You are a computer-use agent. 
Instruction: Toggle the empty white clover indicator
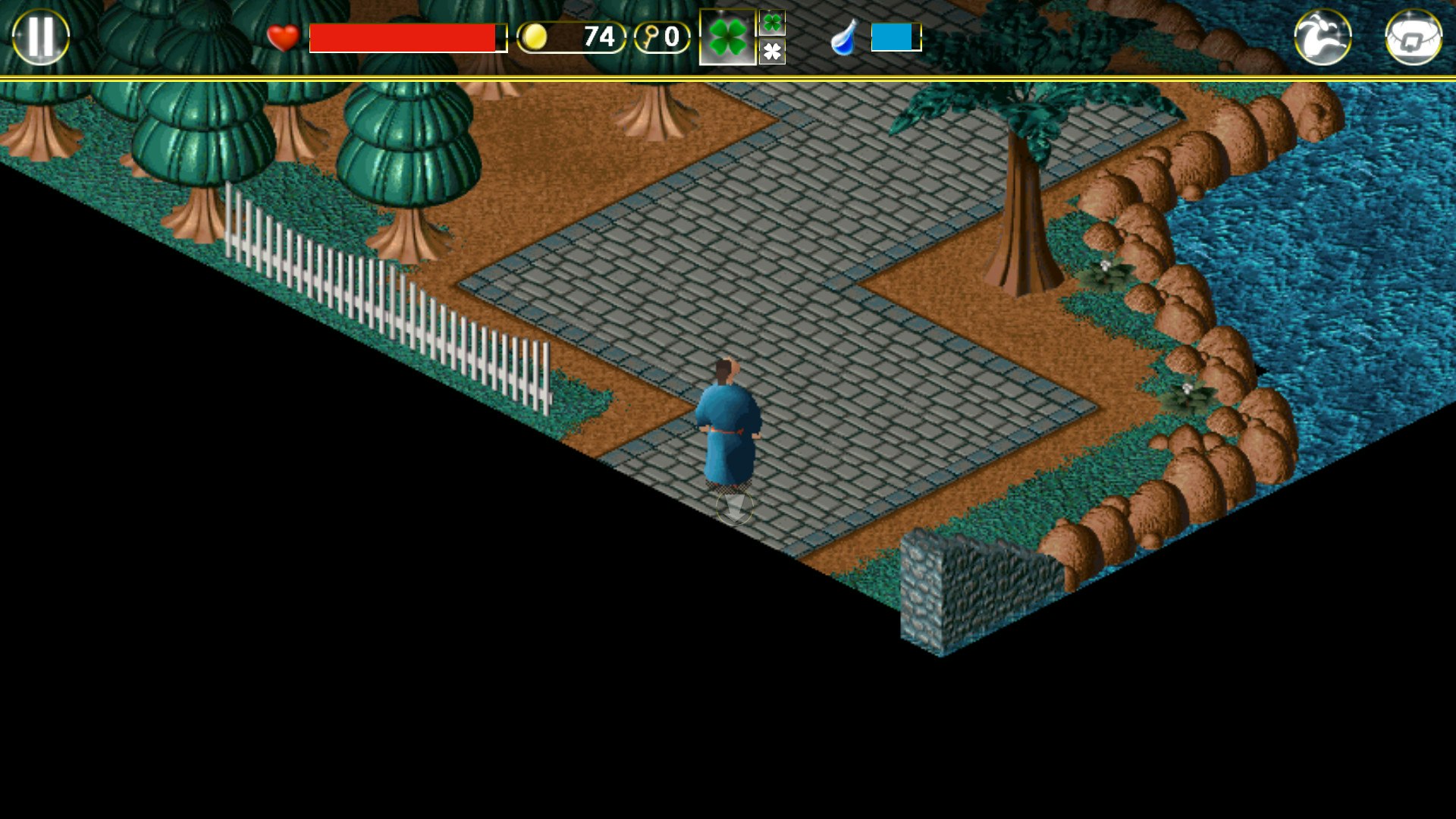tap(773, 53)
